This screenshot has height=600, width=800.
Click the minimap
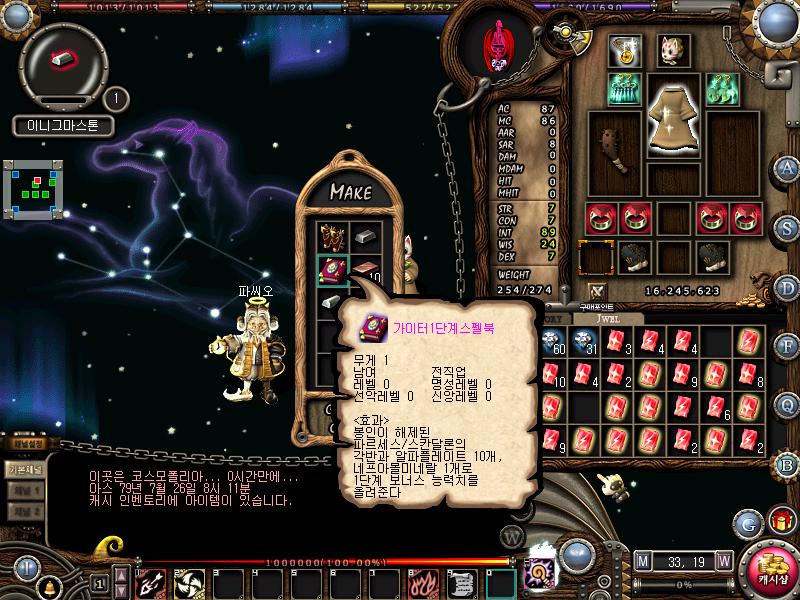click(35, 187)
